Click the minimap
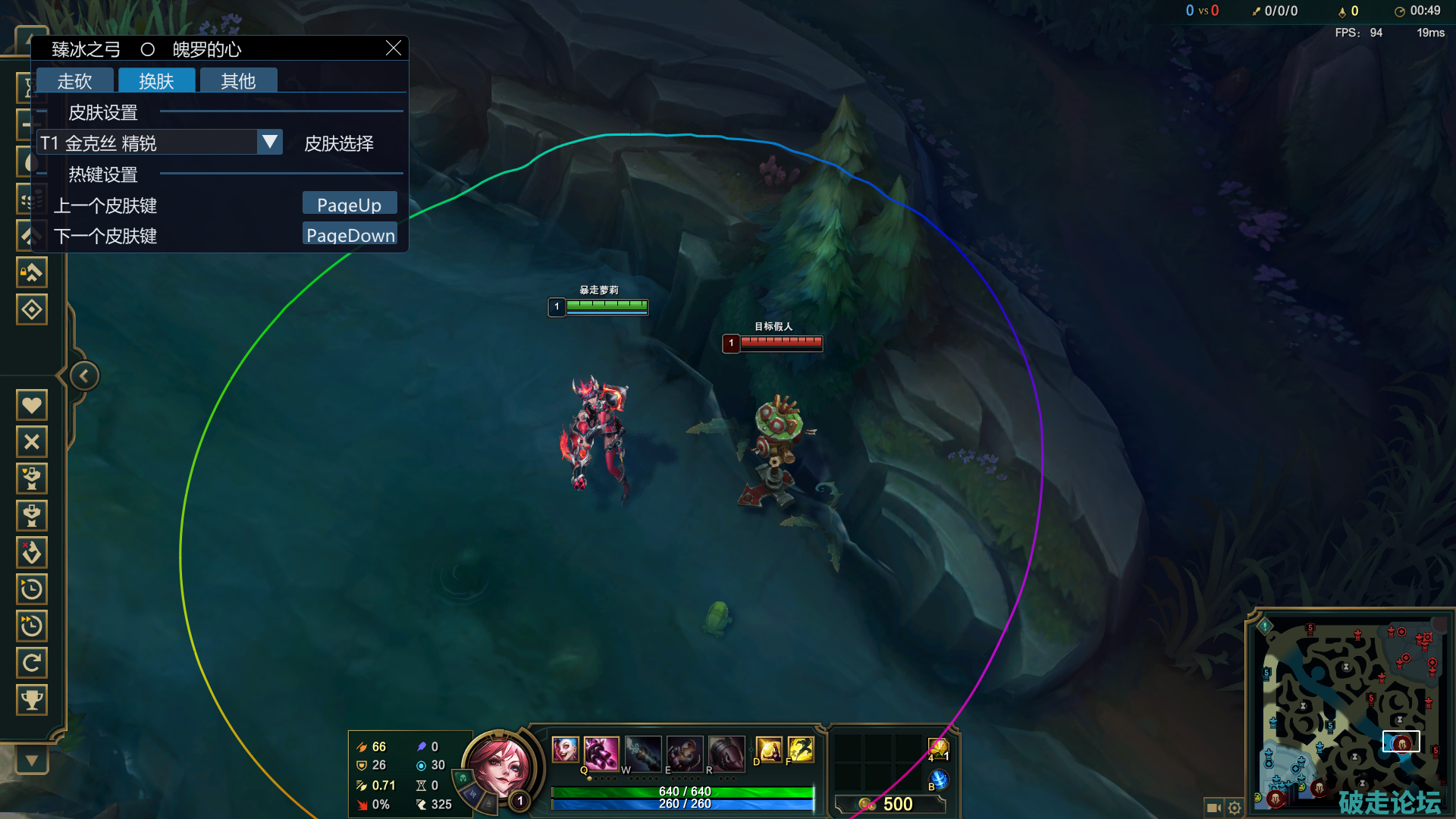1456x819 pixels. [x=1350, y=713]
